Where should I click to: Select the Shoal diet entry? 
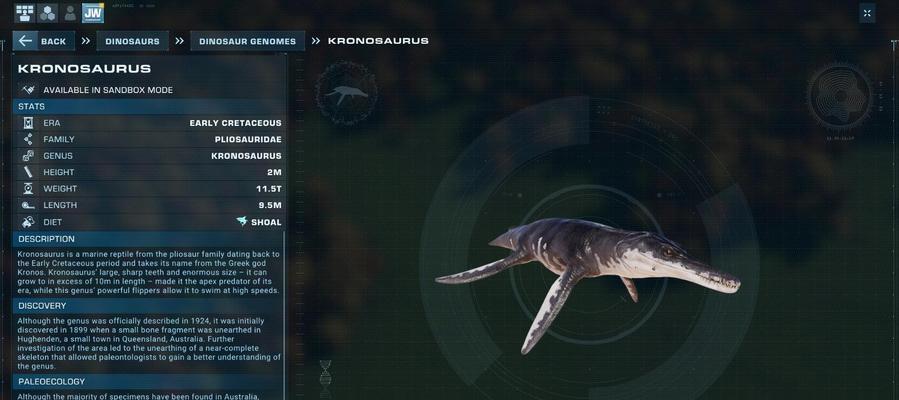coord(259,222)
